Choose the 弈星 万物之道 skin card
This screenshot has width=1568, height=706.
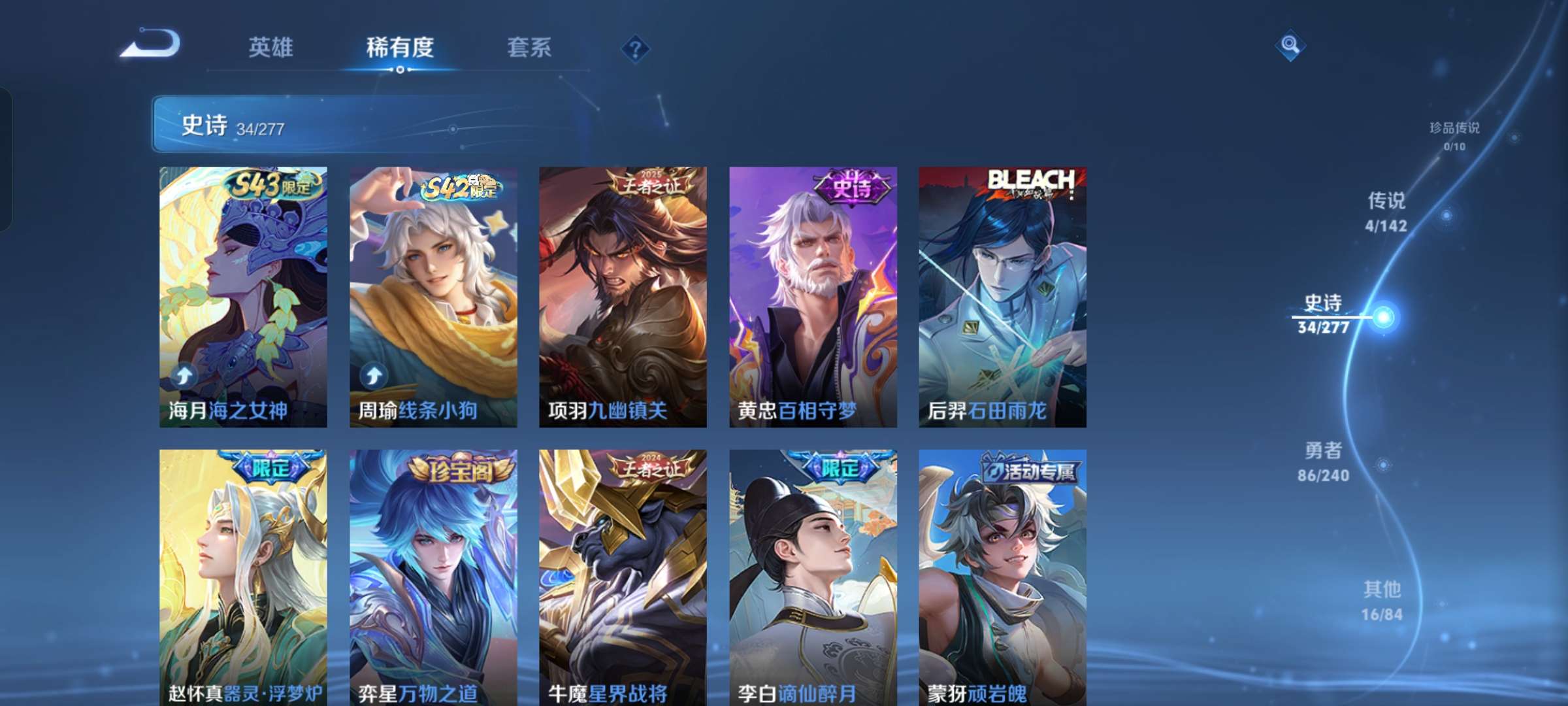(433, 577)
